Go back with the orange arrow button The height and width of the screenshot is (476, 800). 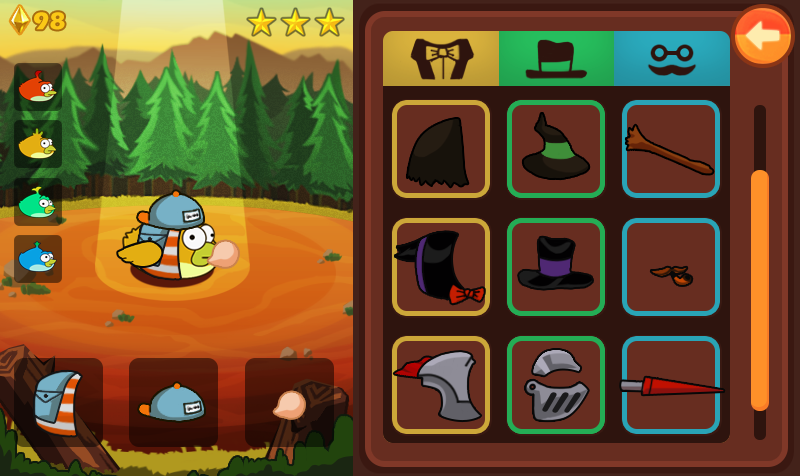(763, 36)
